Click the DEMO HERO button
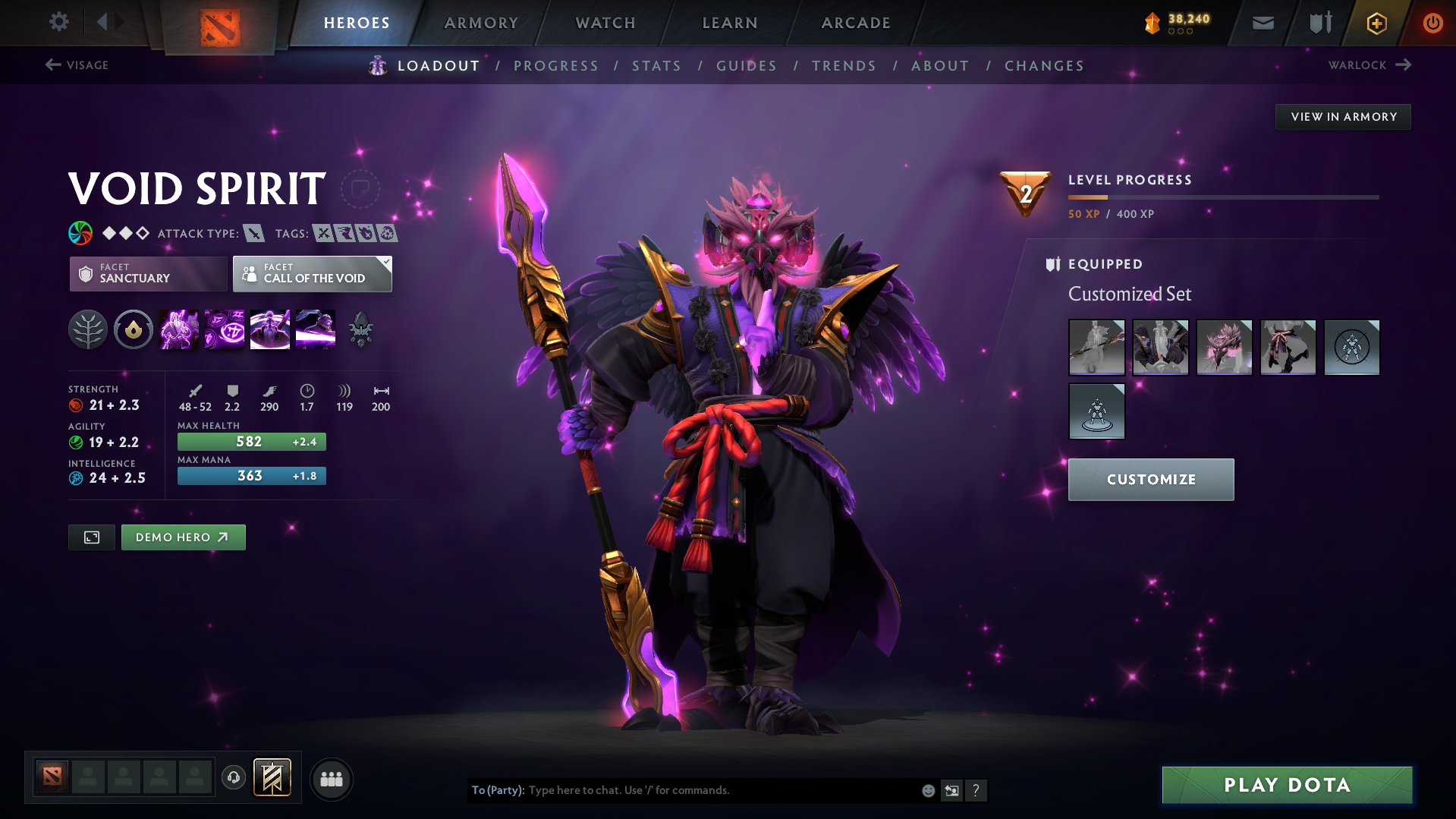 click(x=183, y=537)
